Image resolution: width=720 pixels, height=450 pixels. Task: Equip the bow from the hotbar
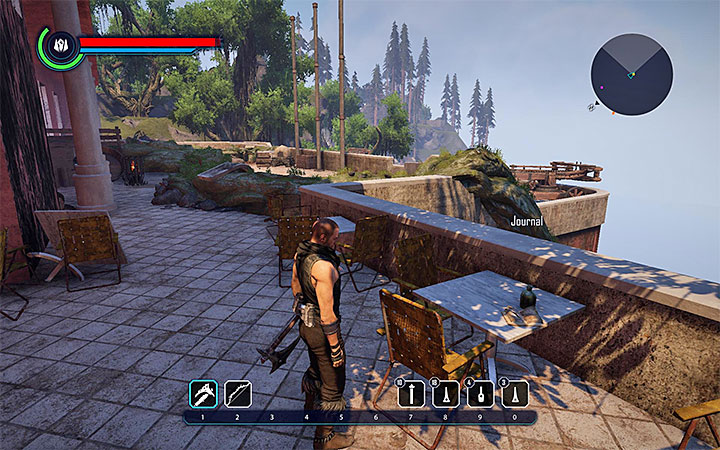238,393
